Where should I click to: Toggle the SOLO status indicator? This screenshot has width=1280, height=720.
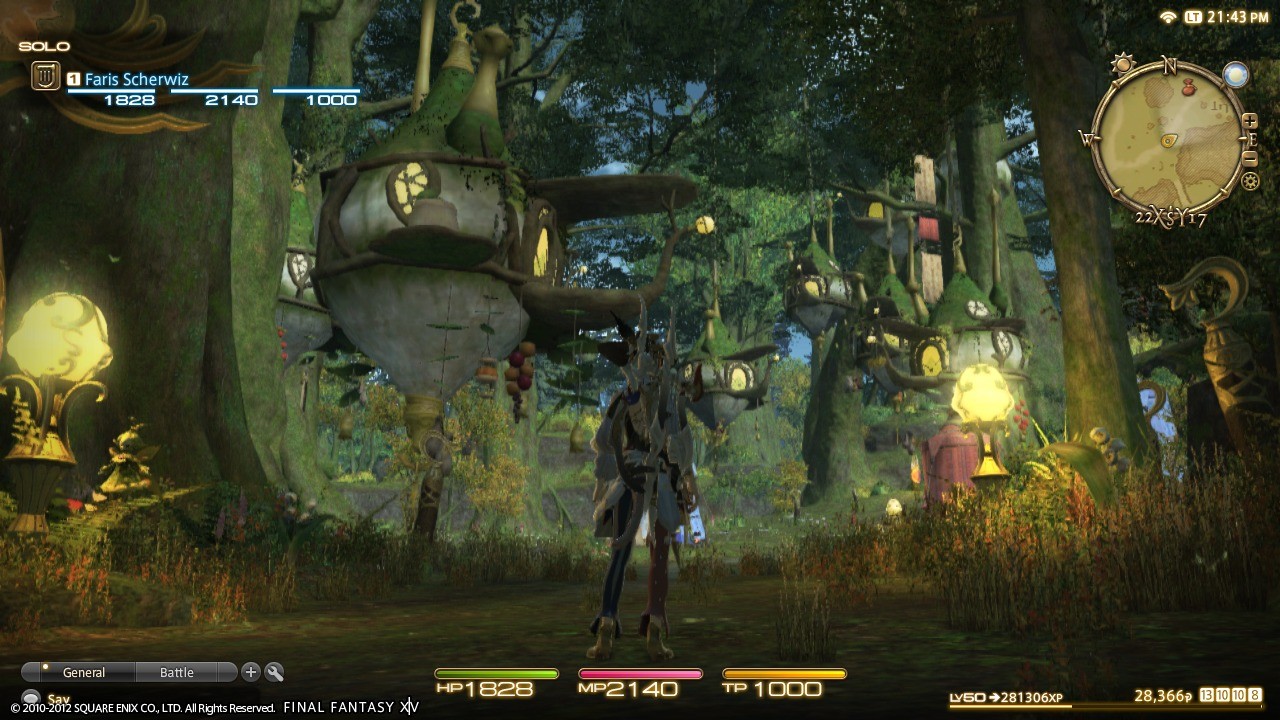click(x=42, y=46)
